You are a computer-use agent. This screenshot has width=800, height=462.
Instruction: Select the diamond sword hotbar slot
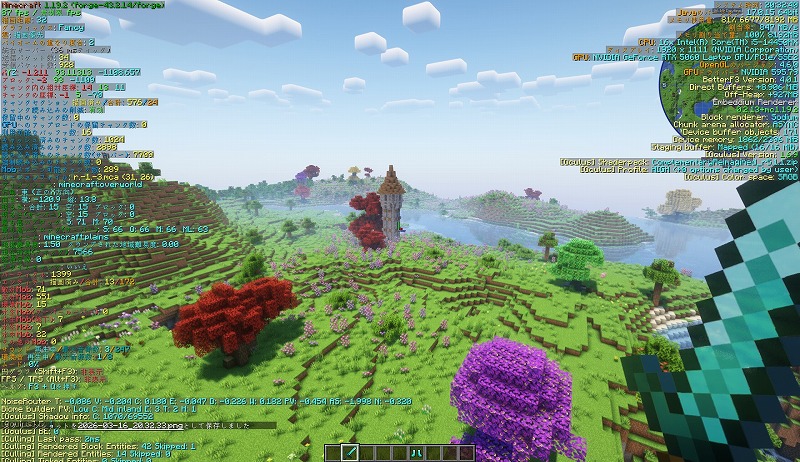coord(351,453)
